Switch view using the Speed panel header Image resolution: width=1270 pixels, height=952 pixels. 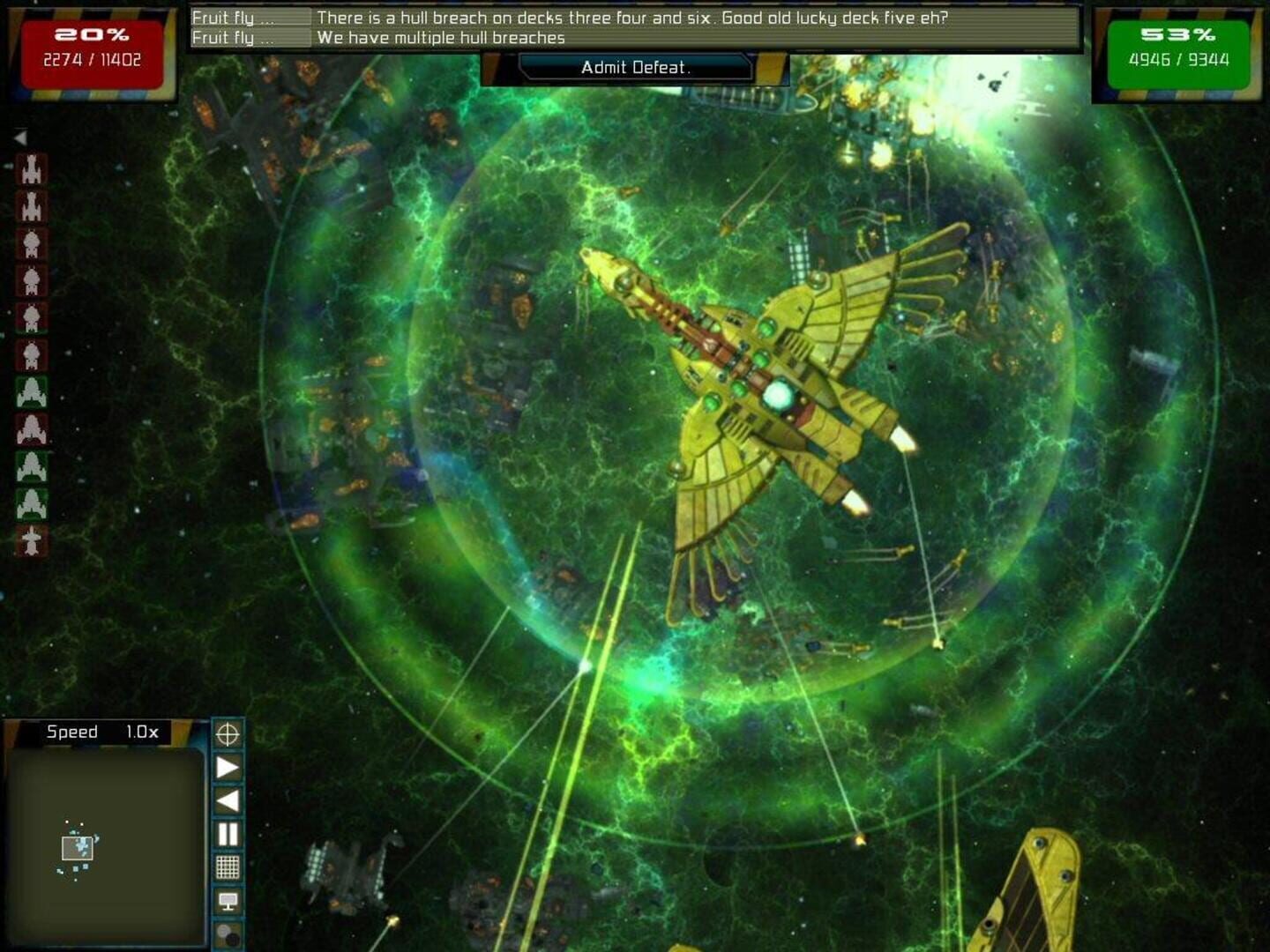point(101,731)
